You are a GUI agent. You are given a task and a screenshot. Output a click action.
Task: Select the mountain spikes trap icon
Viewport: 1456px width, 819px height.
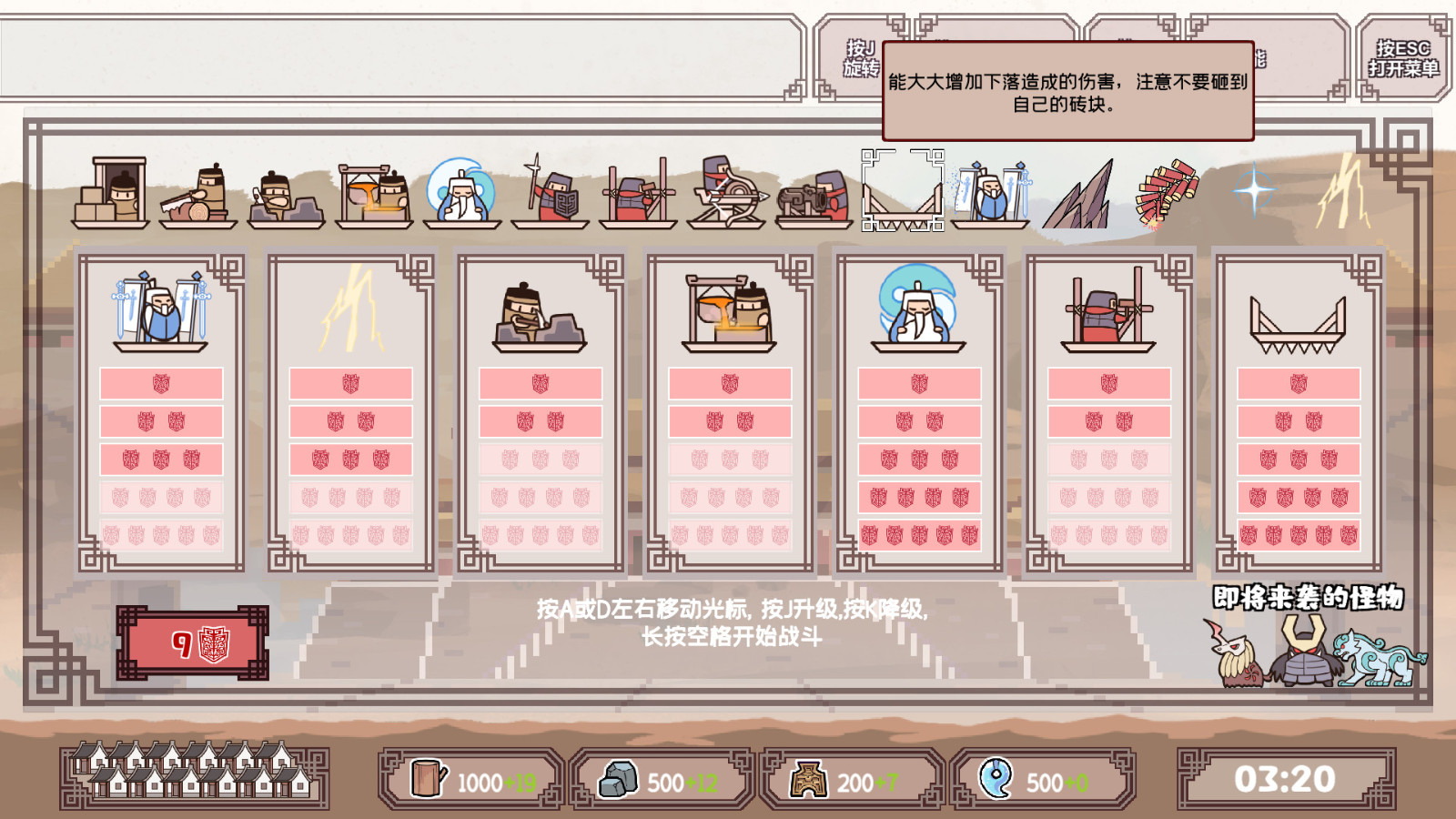(x=1078, y=196)
